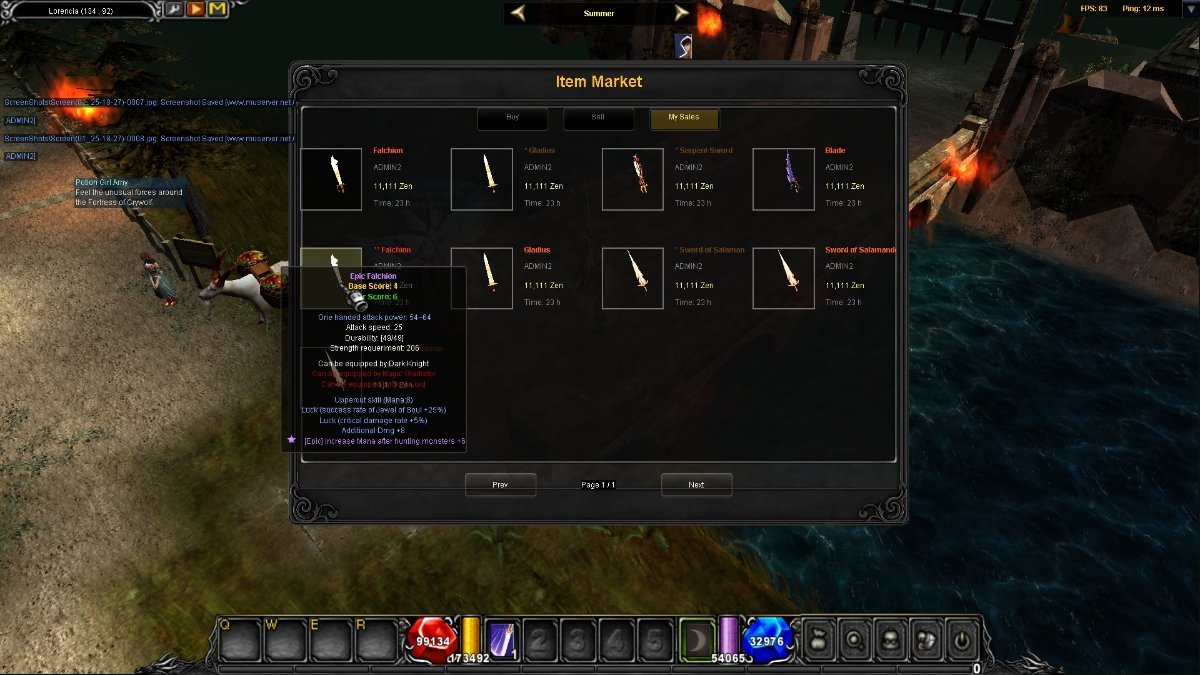Select the asterisk-marked Sword of Salaman listing
Viewport: 1200px width, 675px height.
[633, 278]
